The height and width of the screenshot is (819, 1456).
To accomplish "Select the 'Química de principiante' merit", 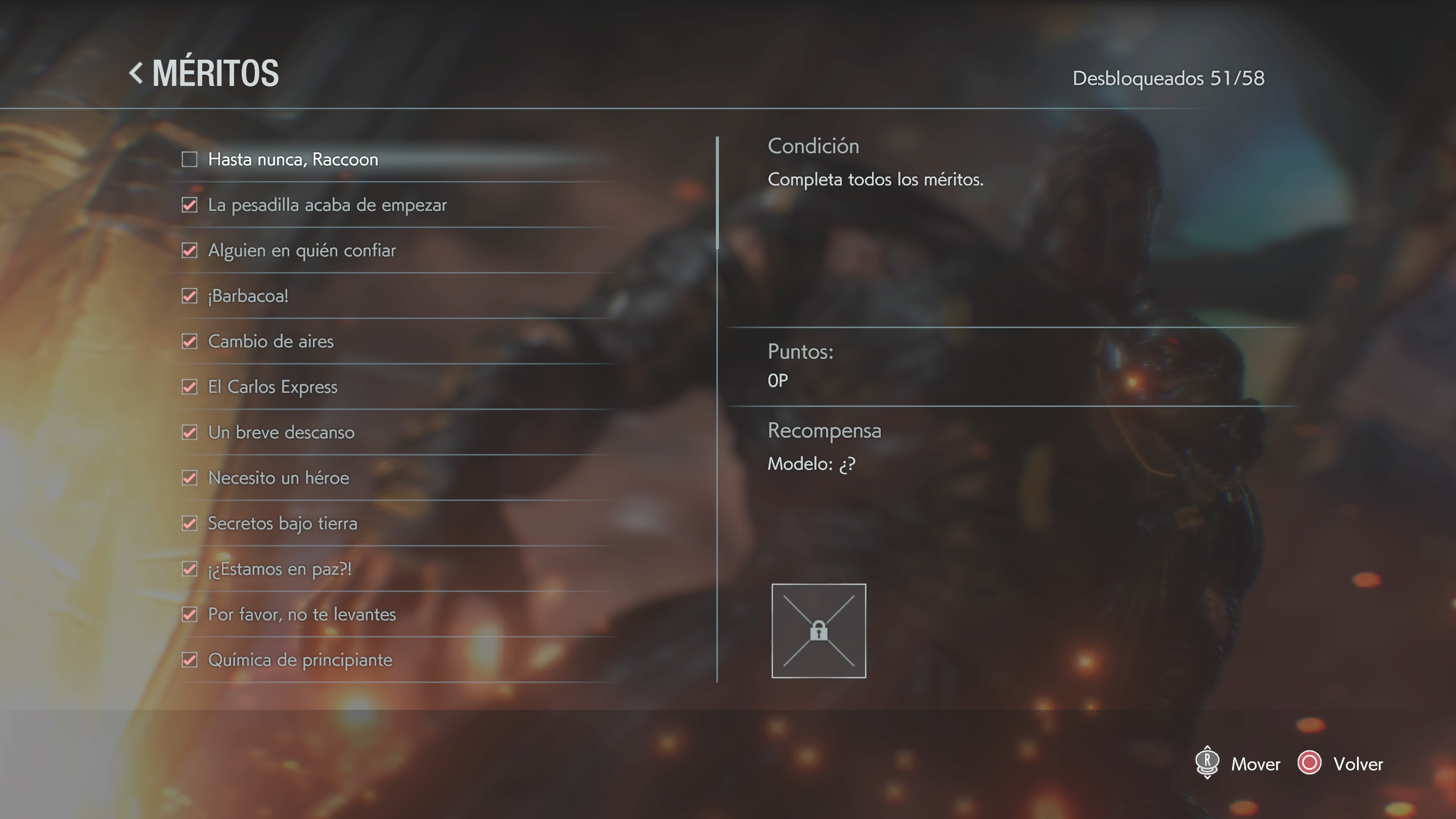I will 300,660.
